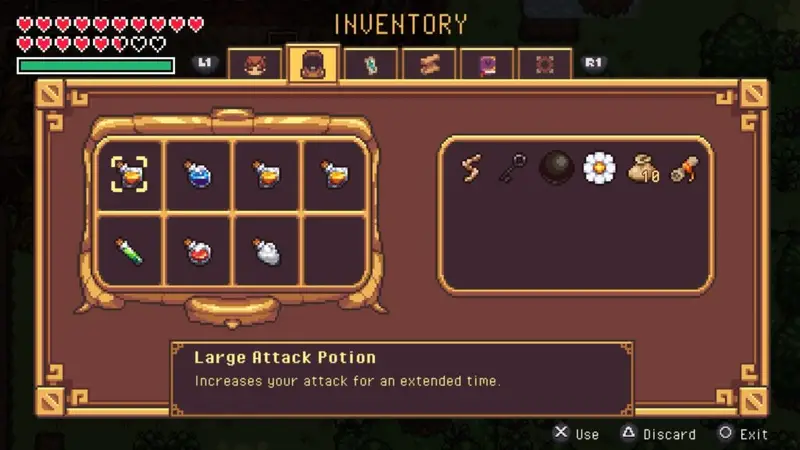Switch to the character portrait tab
The height and width of the screenshot is (450, 800).
tap(255, 64)
